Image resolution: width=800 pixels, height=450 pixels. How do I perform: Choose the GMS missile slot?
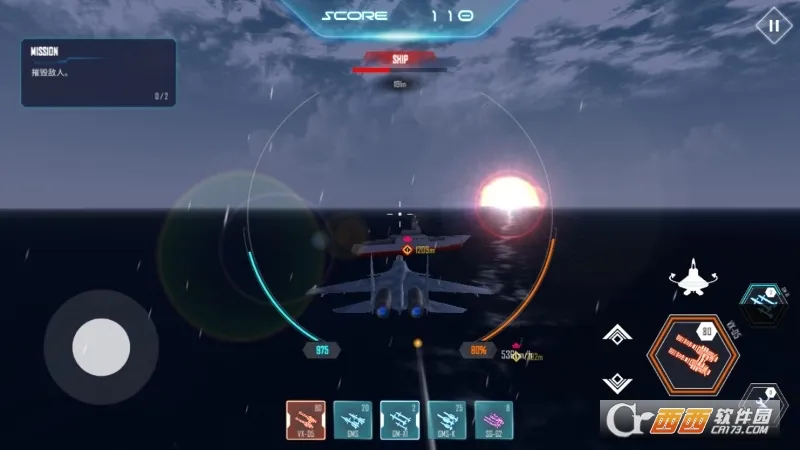(x=353, y=420)
